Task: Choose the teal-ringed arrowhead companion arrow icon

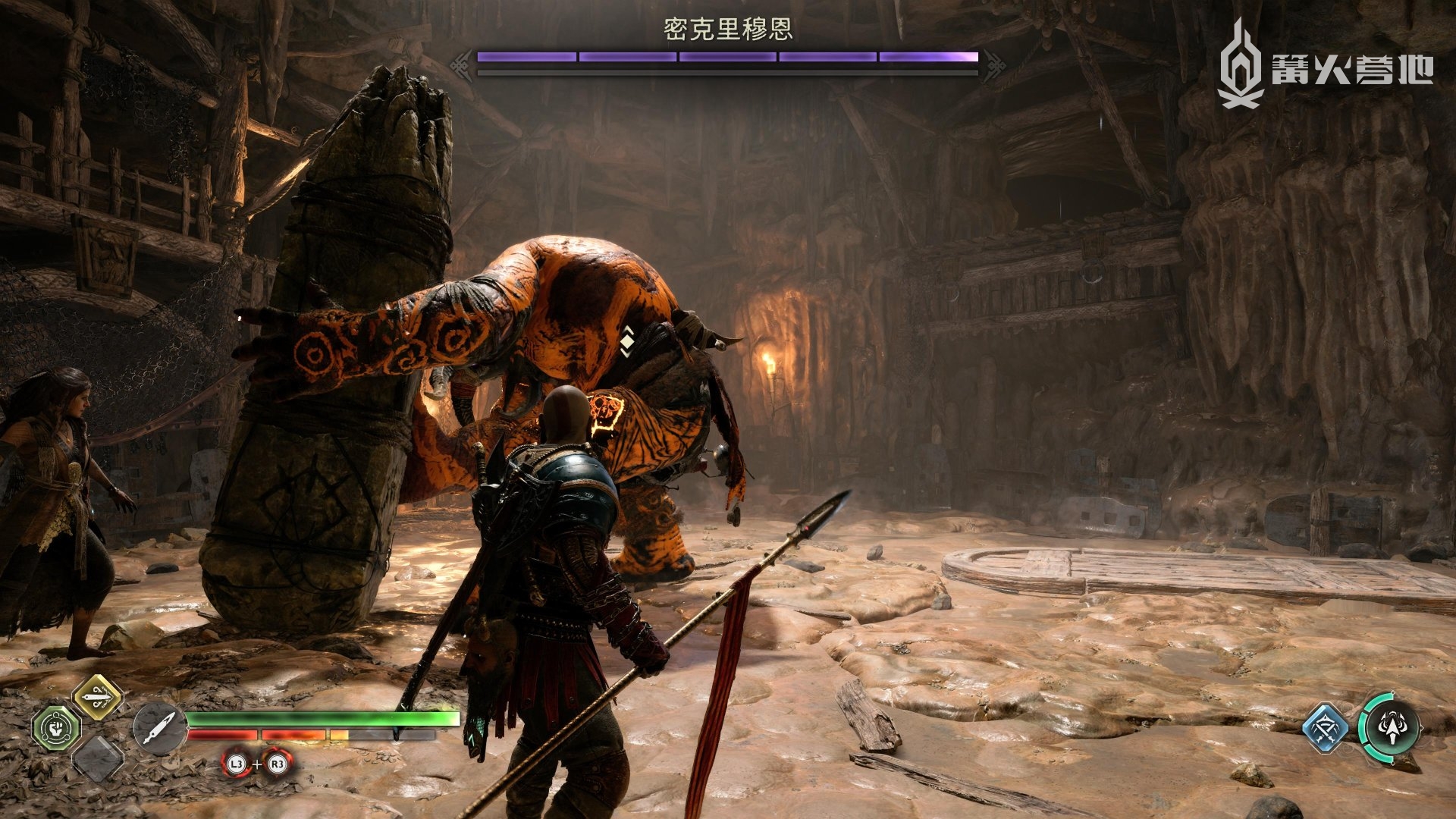Action: coord(1390,727)
